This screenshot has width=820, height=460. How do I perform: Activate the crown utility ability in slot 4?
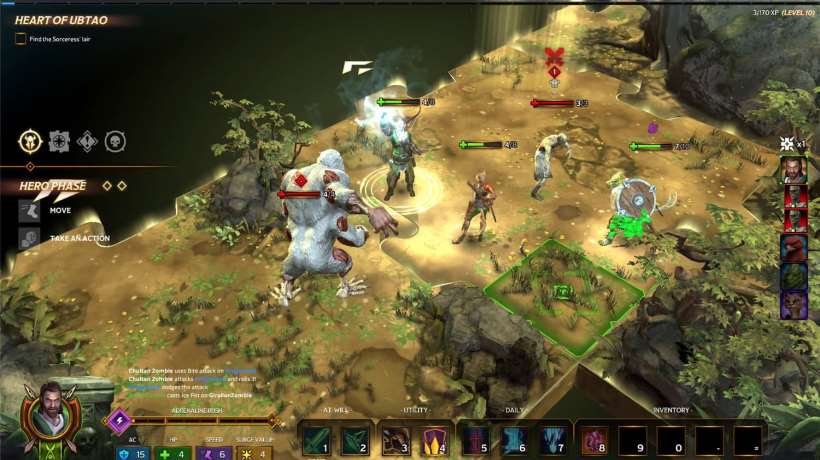435,440
